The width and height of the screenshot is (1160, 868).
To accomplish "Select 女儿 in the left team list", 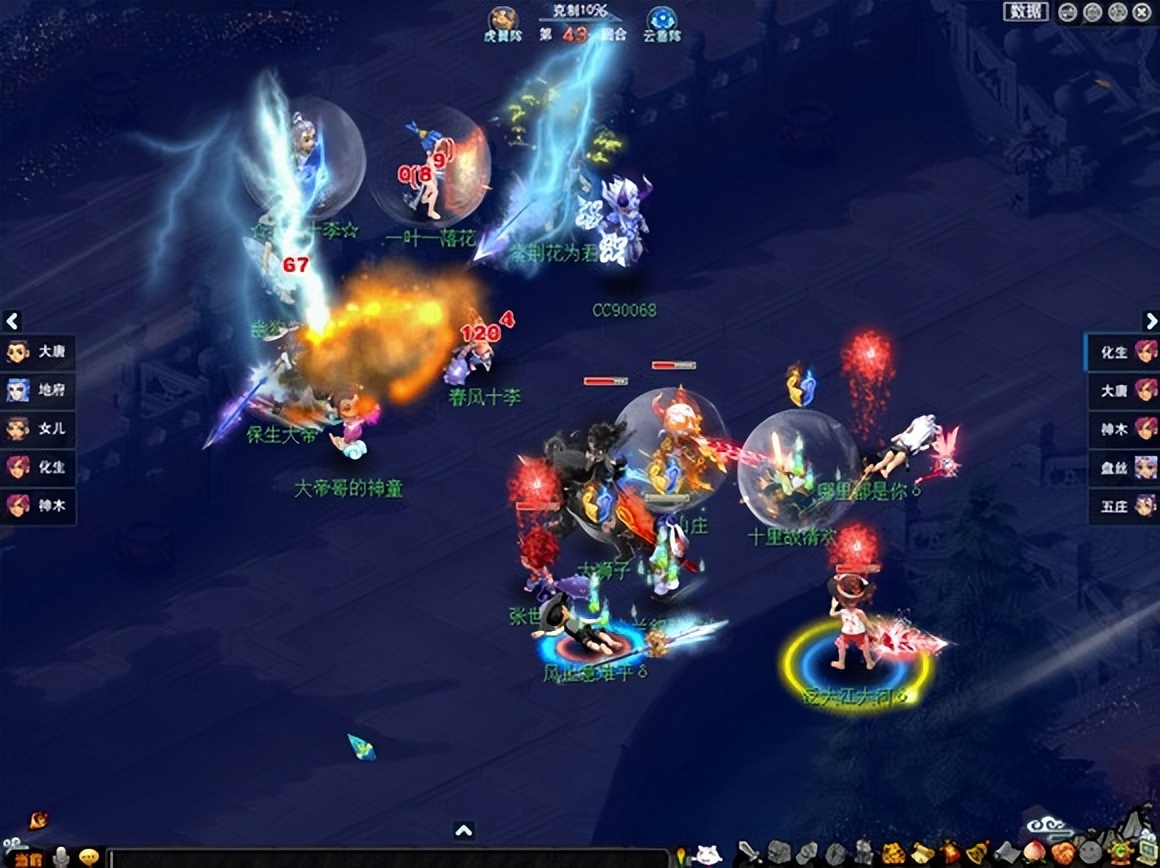I will pyautogui.click(x=38, y=428).
